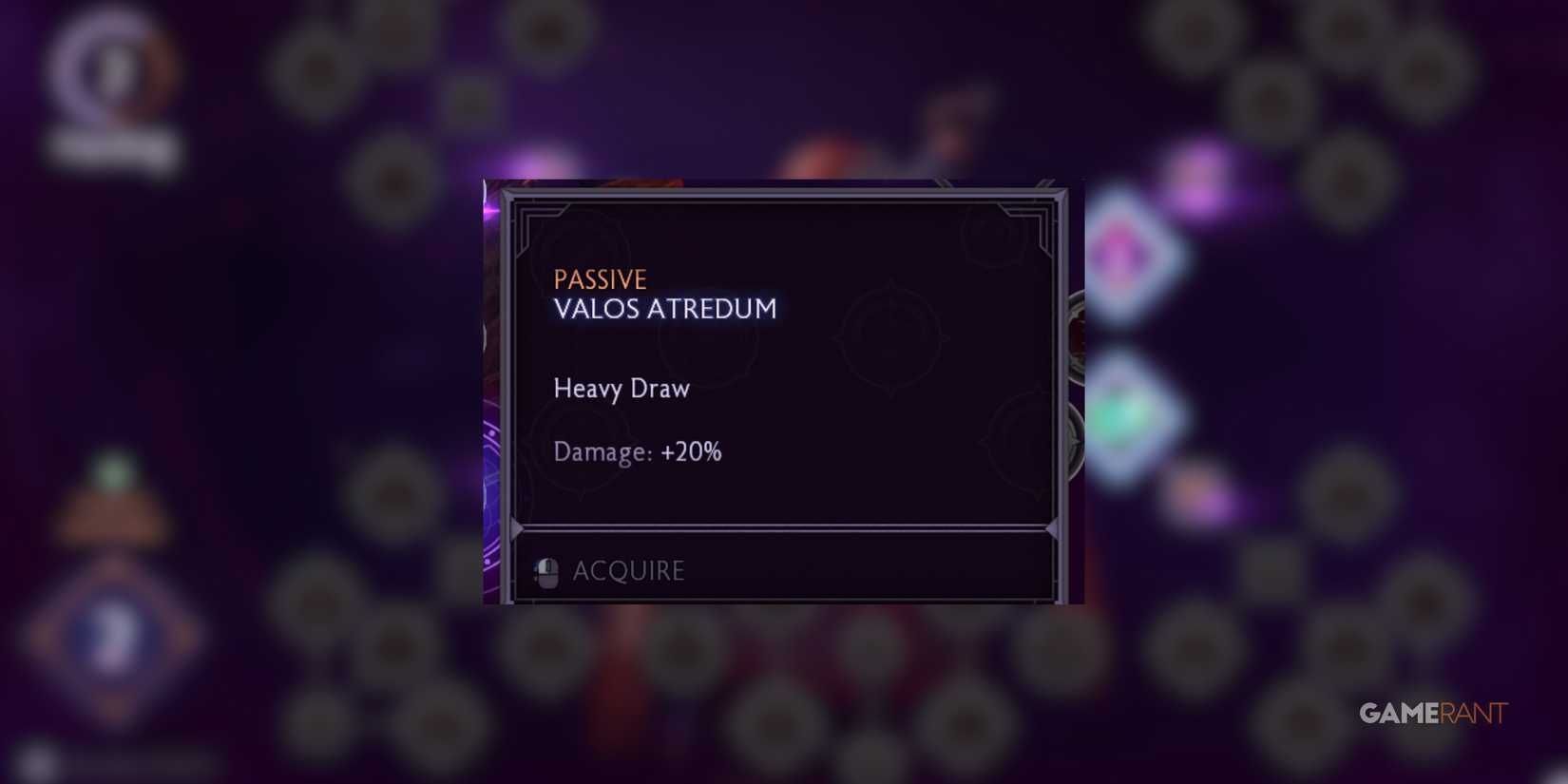The image size is (1568, 784).
Task: Select the PASSIVE label in the tooltip
Action: (x=601, y=279)
